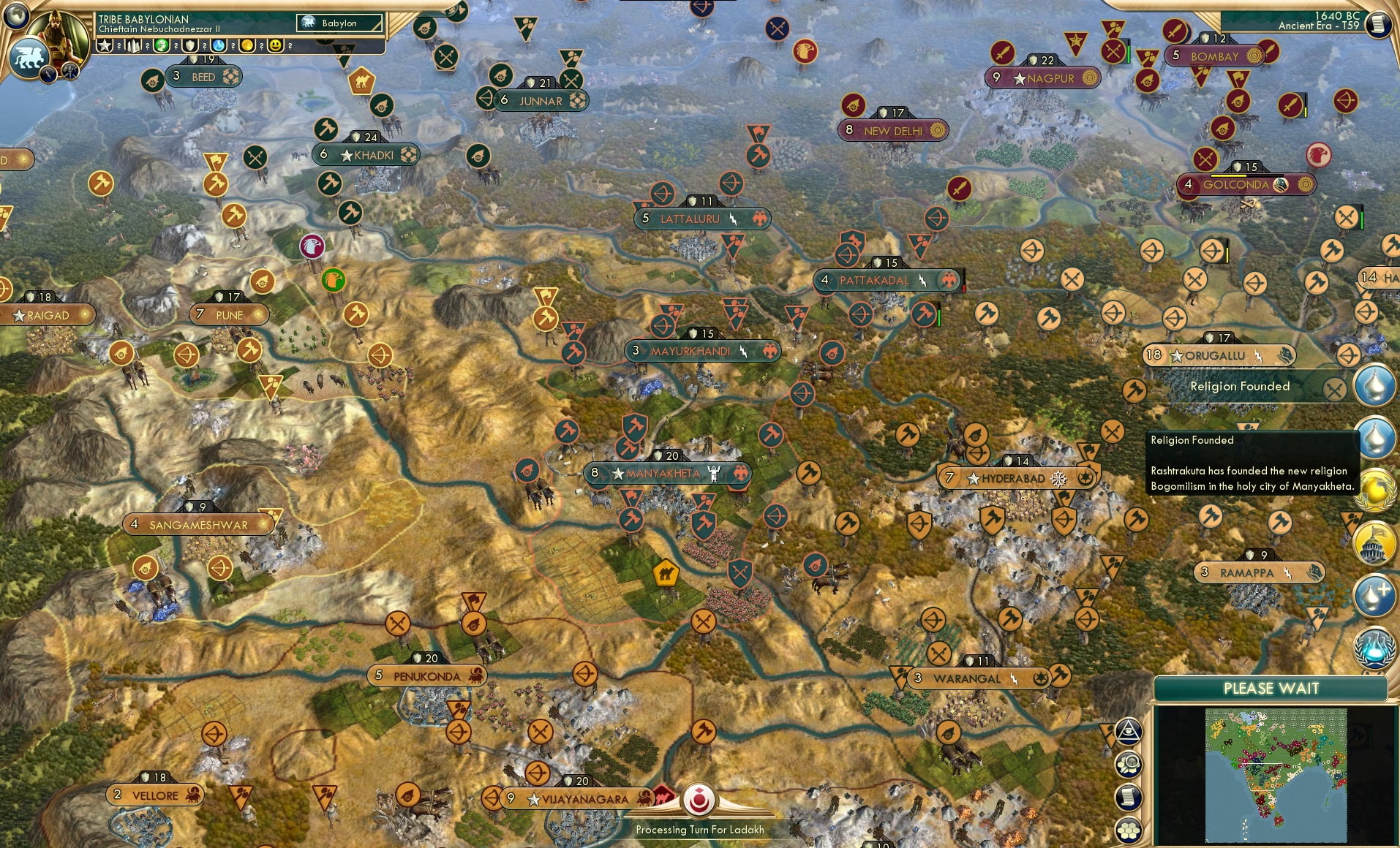
Task: Open the Espionage overview via the eye-pyramid icon
Action: [1128, 730]
